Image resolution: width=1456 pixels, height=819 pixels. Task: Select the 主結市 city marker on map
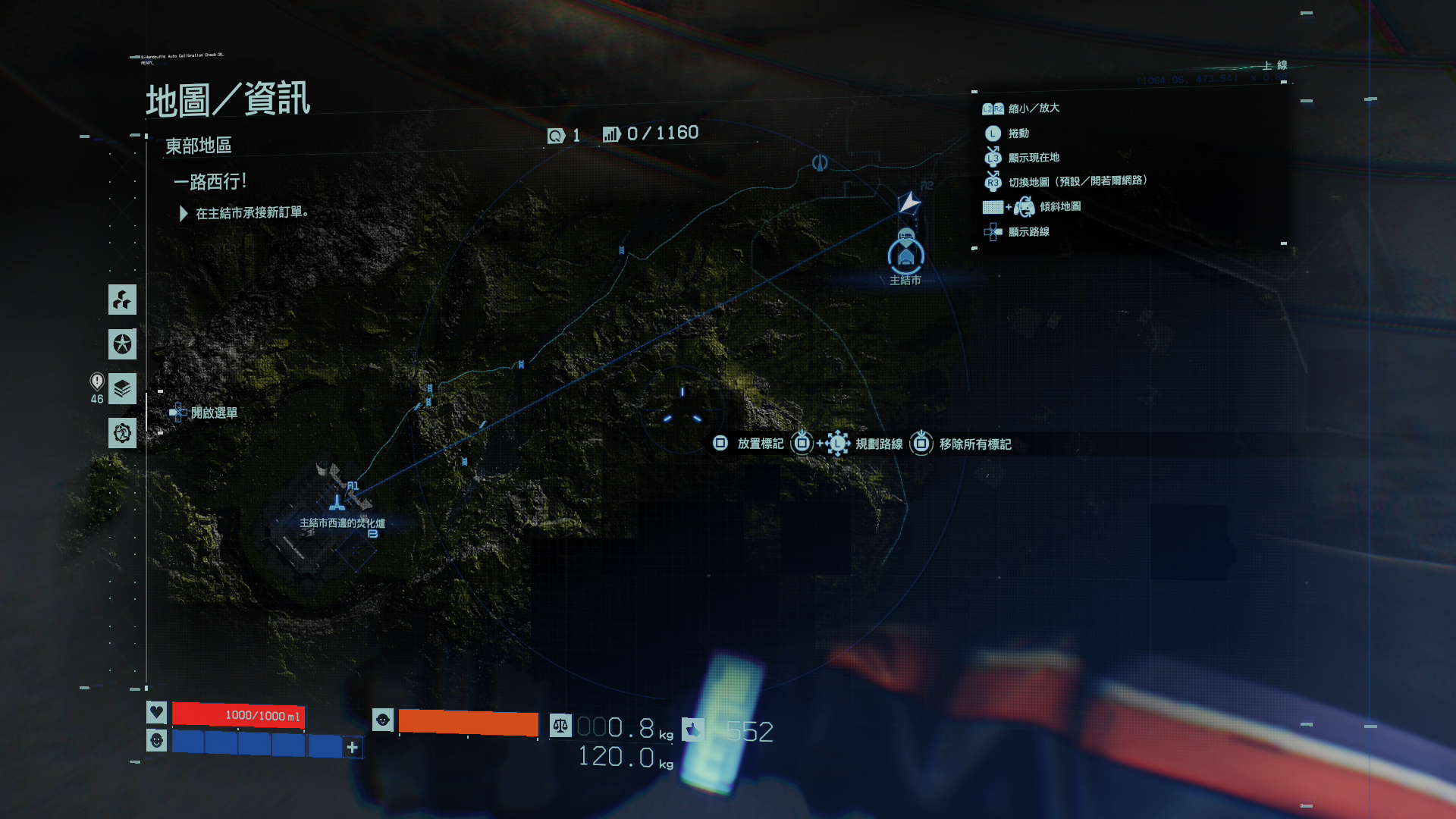tap(905, 256)
